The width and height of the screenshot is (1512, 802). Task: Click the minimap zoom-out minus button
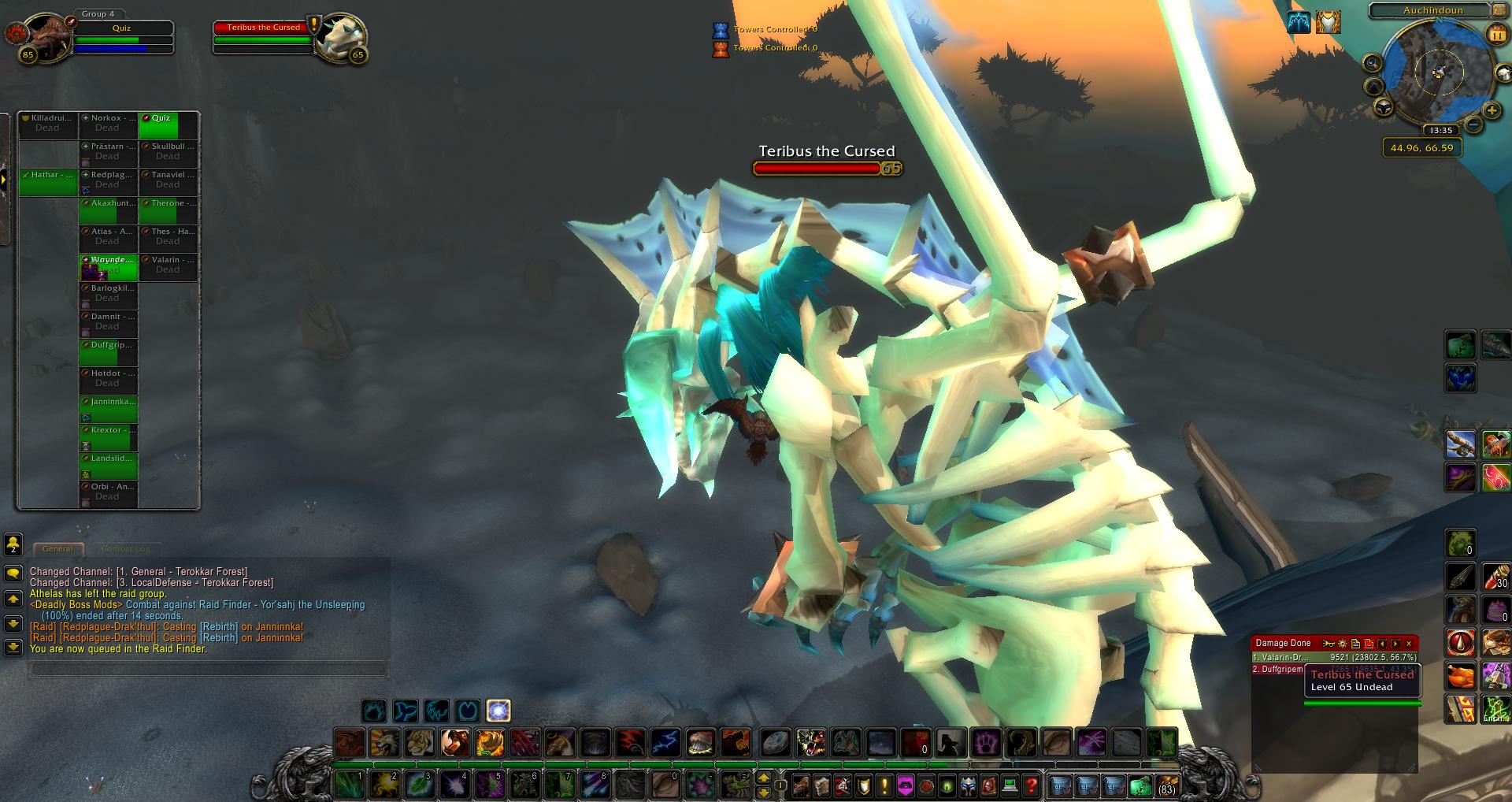coord(1473,124)
